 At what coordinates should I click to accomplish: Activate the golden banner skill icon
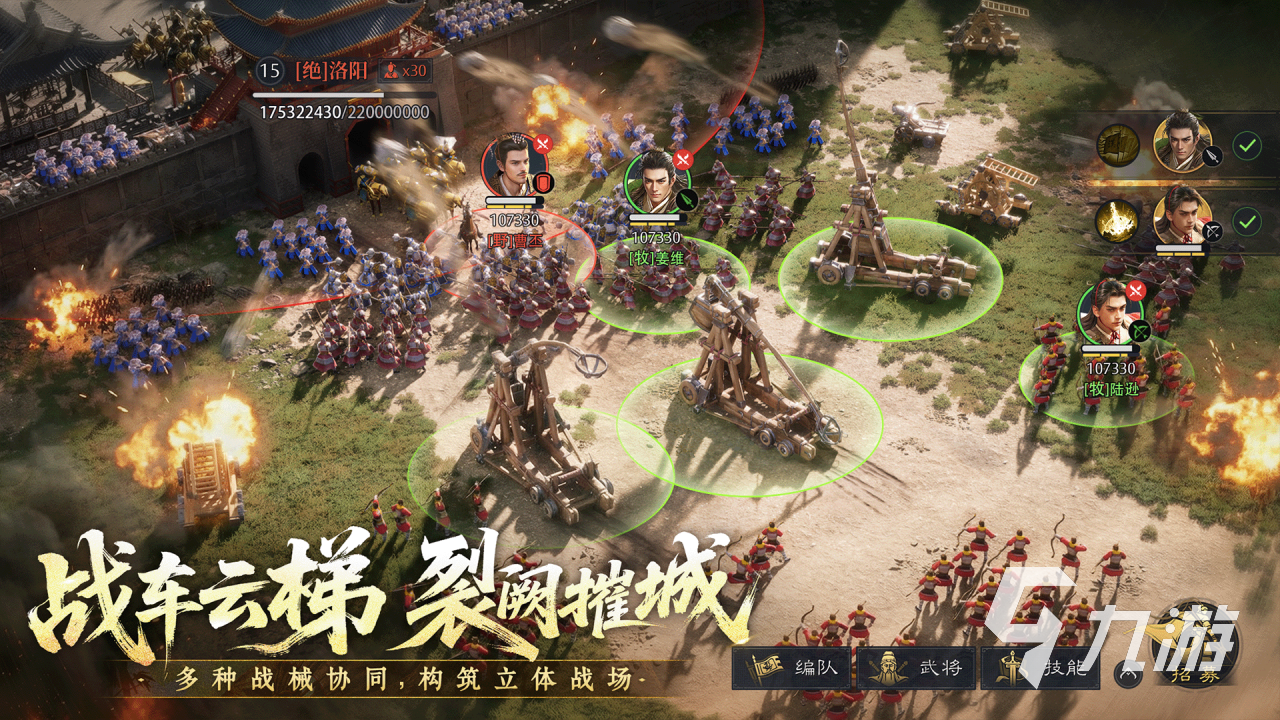tap(1118, 146)
